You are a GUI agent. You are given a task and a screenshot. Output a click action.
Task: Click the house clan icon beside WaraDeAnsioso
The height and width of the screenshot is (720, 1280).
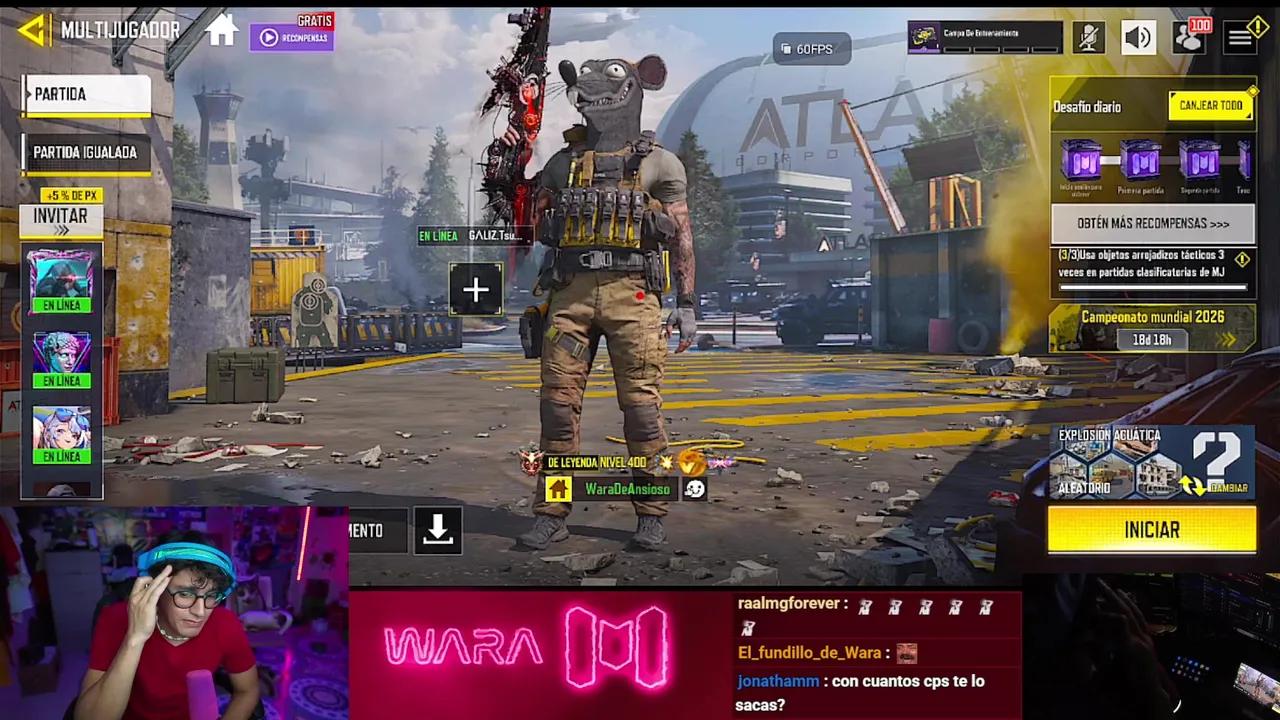[558, 489]
